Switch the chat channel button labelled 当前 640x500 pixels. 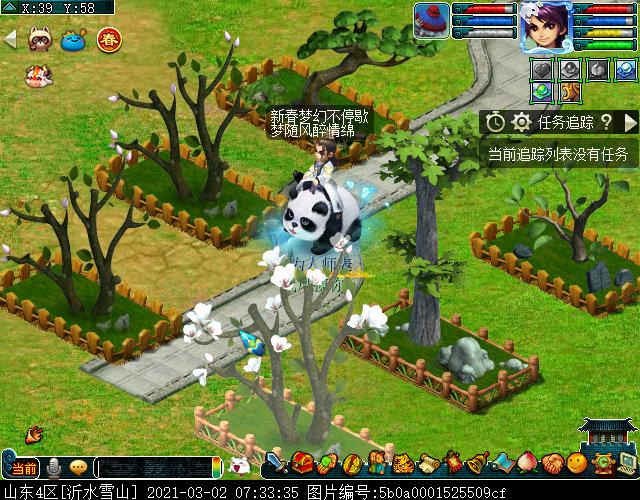click(23, 468)
